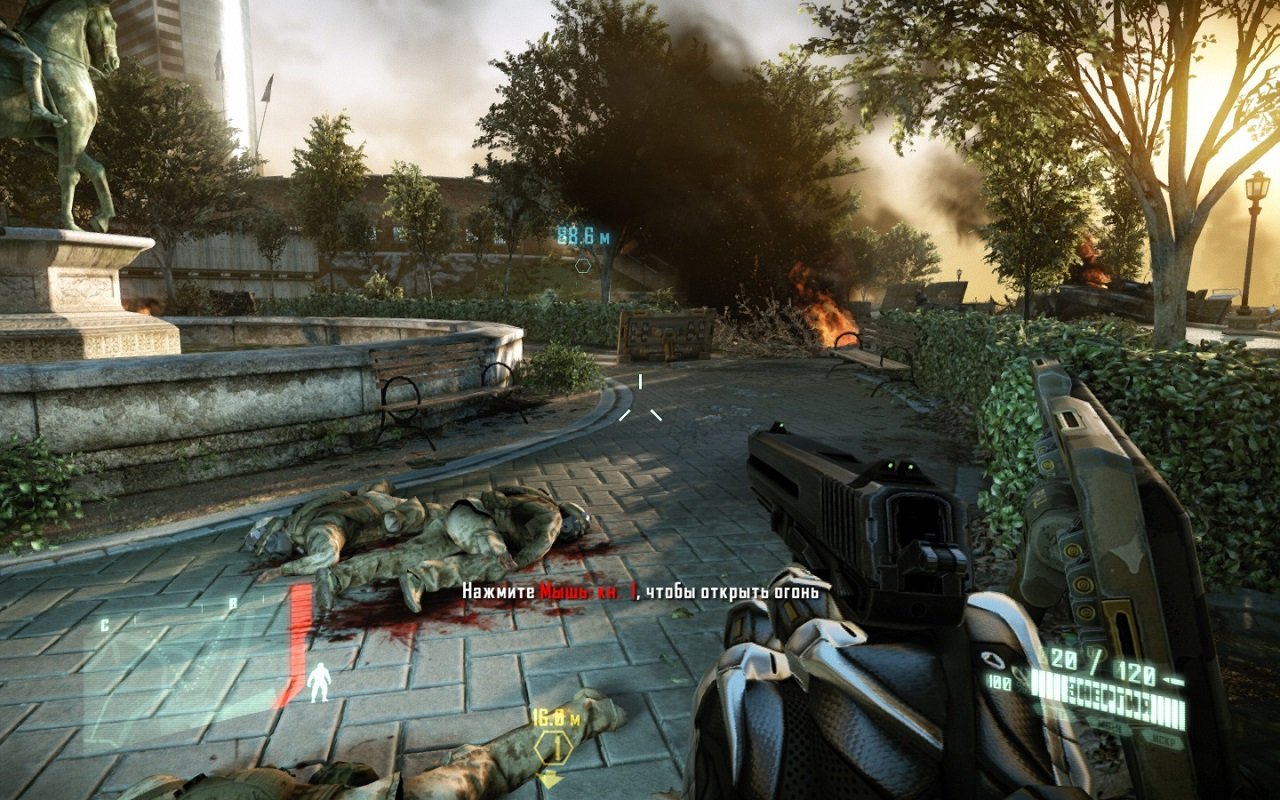Click the grenade icon near the ammo counter
Viewport: 1280px width, 800px height.
(993, 658)
